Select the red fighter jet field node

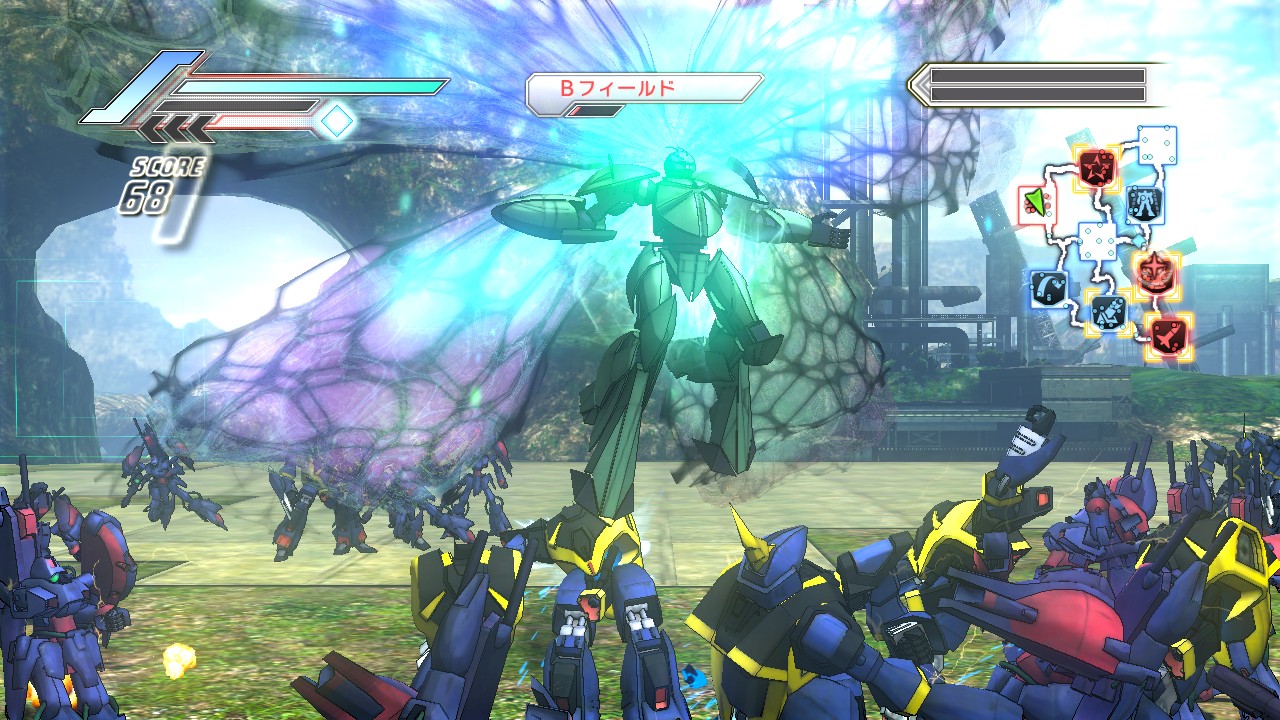1167,335
